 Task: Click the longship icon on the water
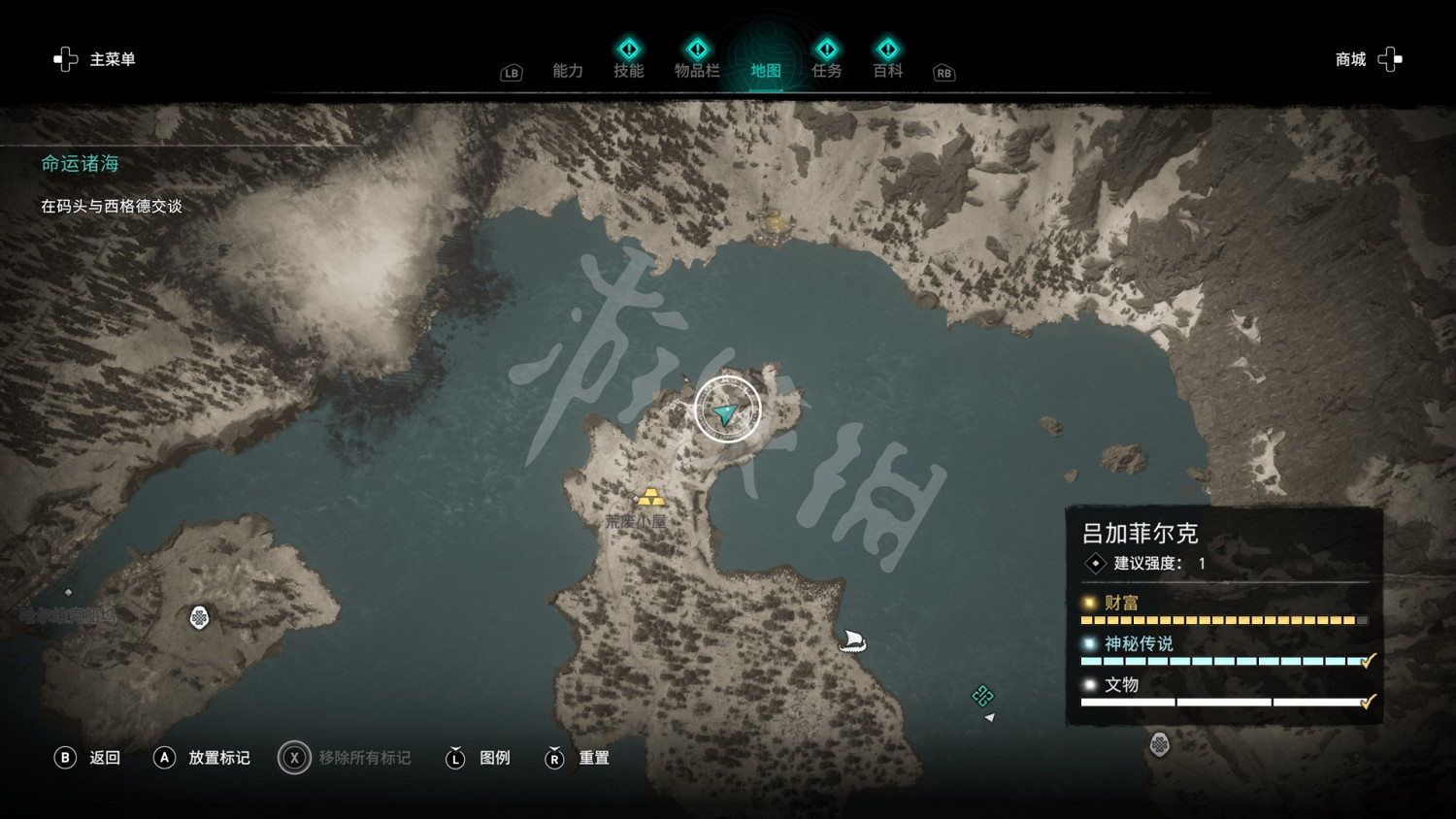tap(850, 639)
